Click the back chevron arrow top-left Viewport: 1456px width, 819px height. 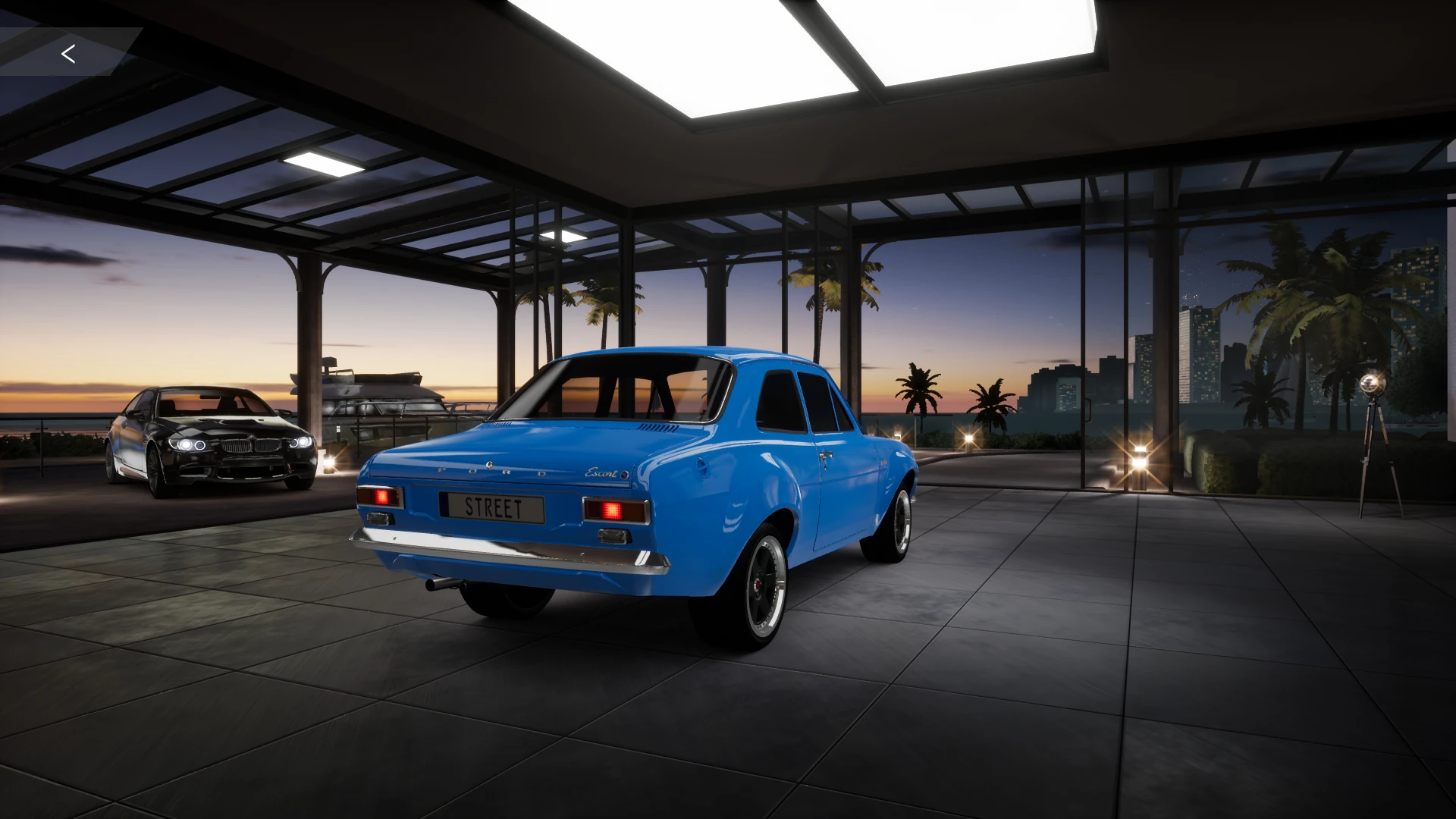tap(68, 54)
